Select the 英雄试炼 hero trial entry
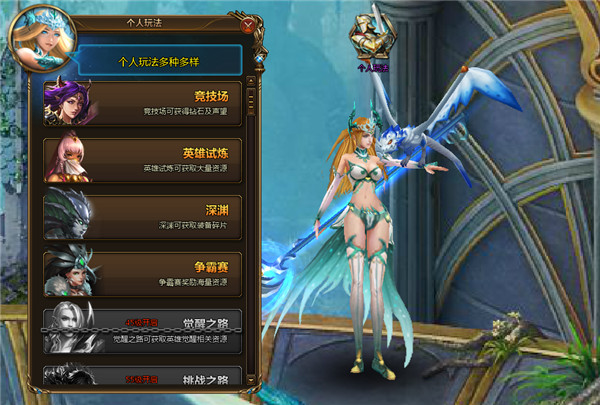The image size is (600, 405). click(x=142, y=161)
